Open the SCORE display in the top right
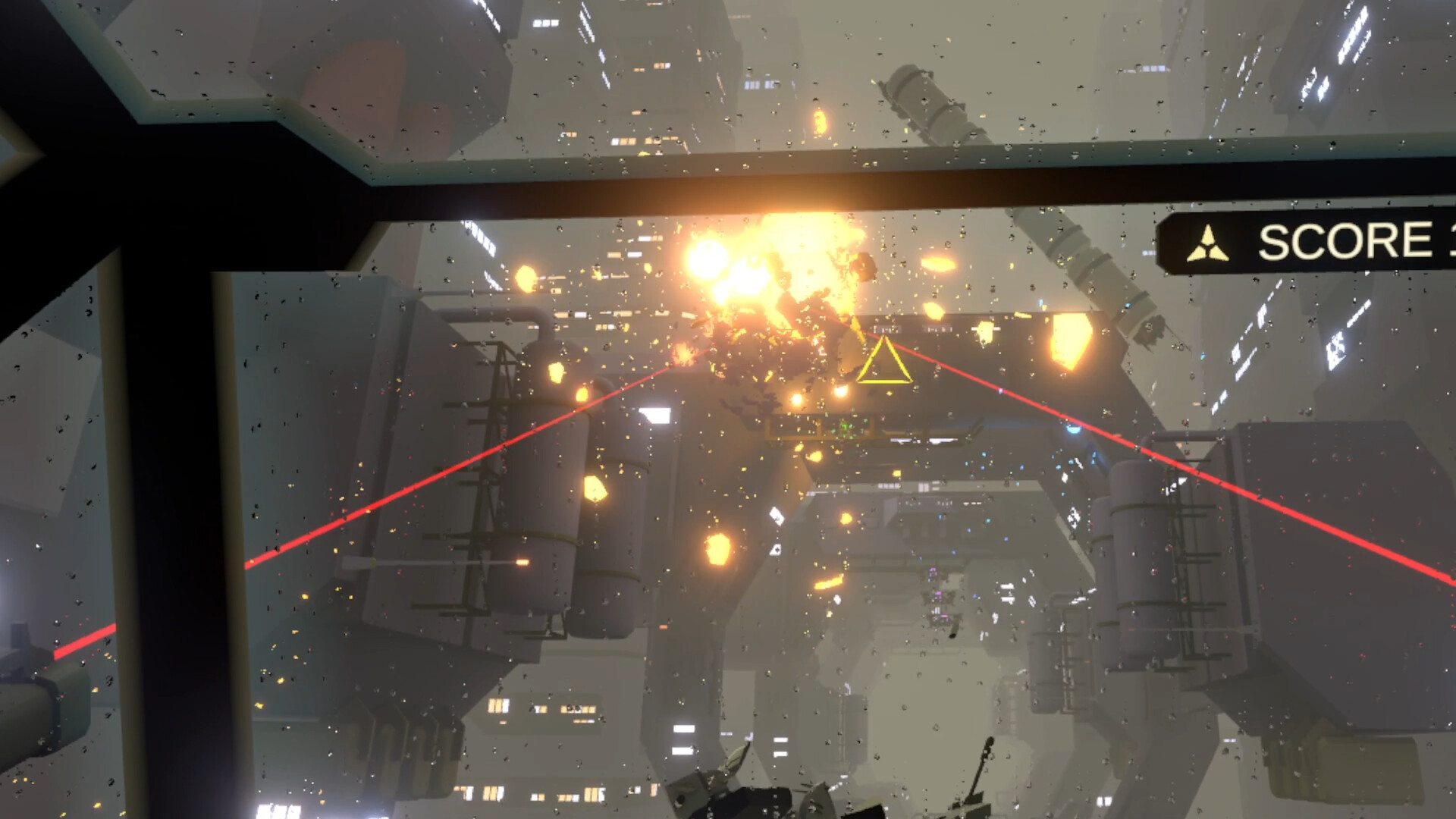 1357,241
